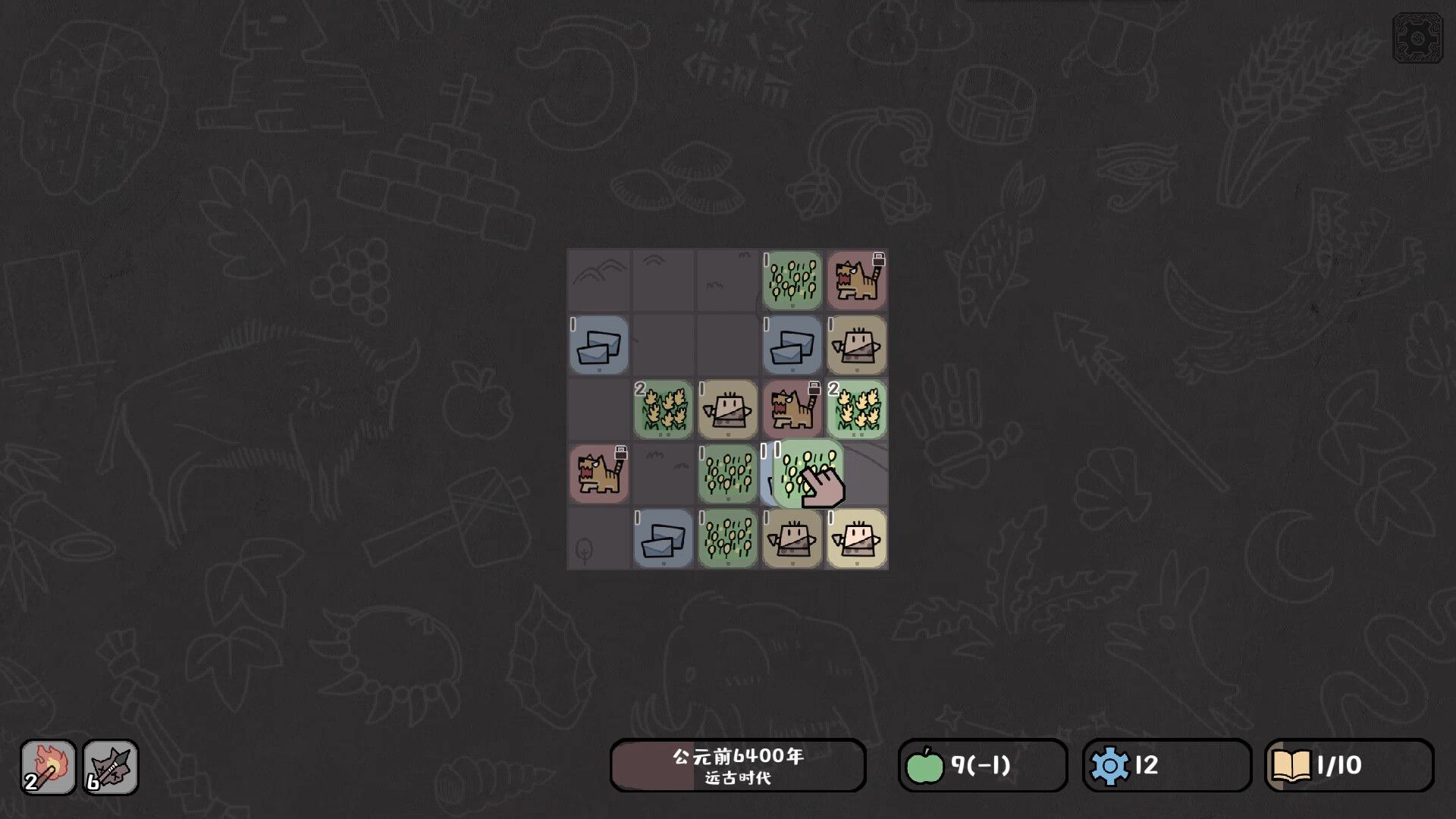Click the empty mountain tile at grid's top-left
The width and height of the screenshot is (1456, 819).
(598, 281)
